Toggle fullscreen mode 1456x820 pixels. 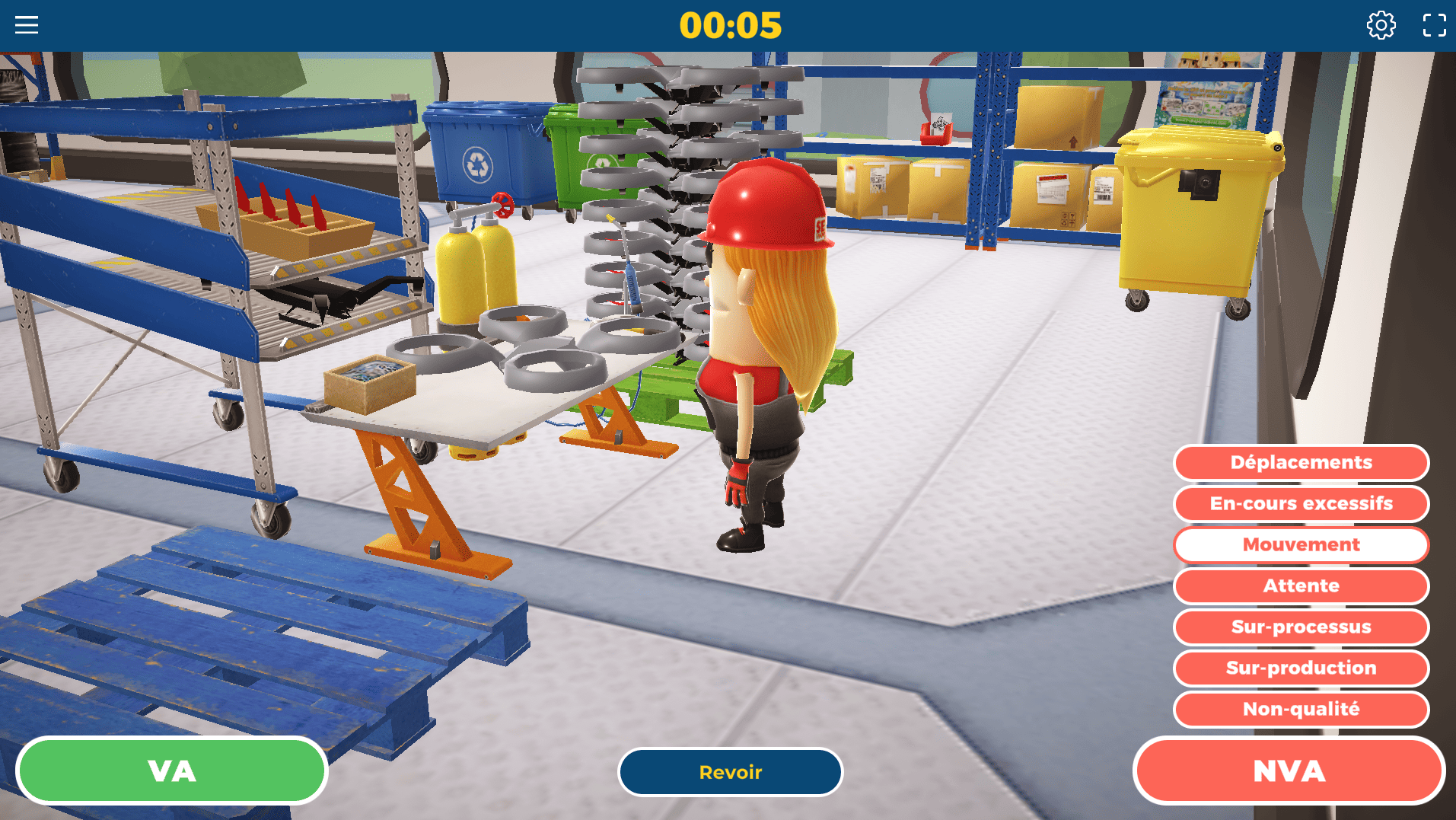pos(1434,25)
